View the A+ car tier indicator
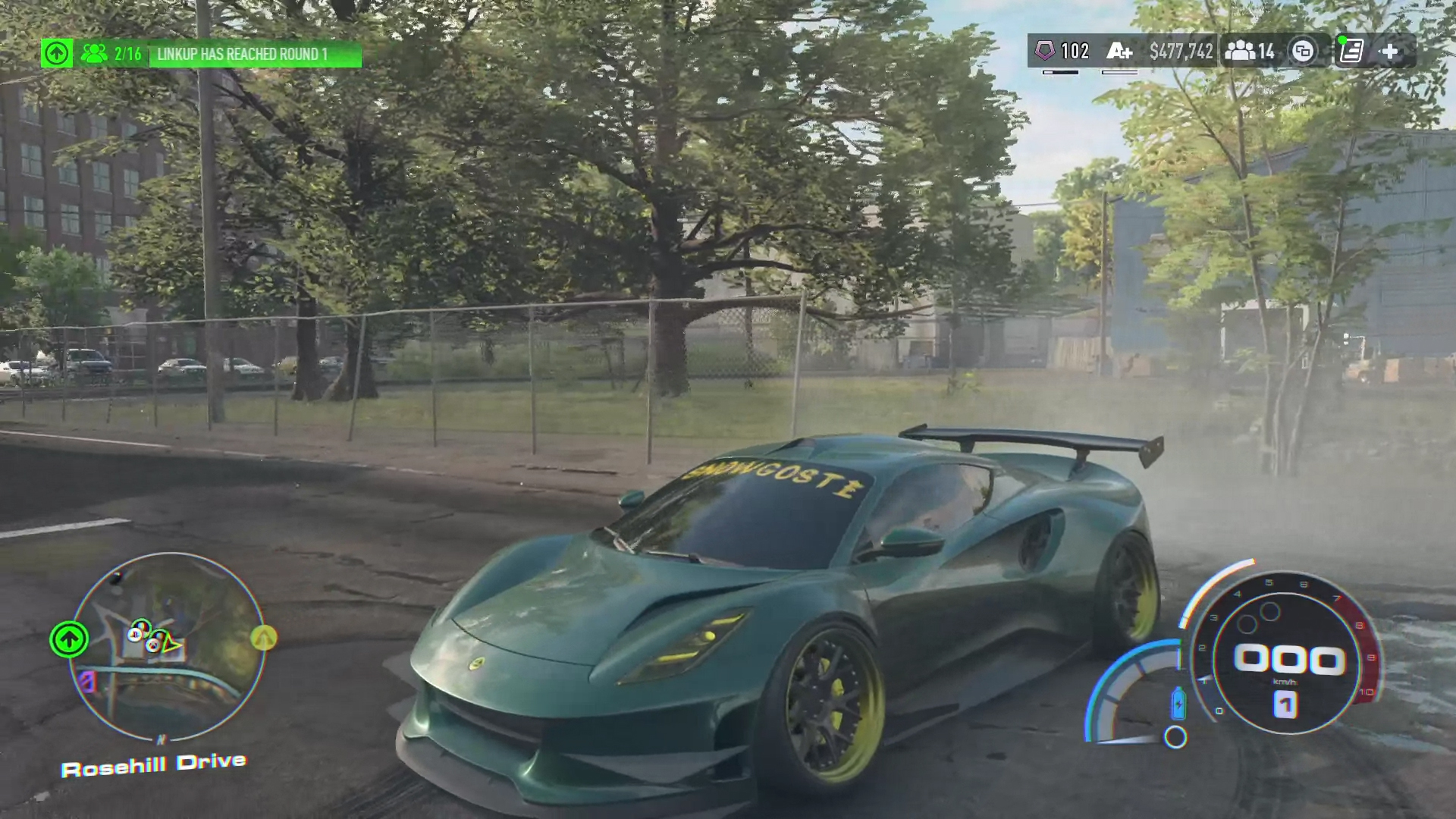This screenshot has width=1456, height=819. pos(1119,52)
